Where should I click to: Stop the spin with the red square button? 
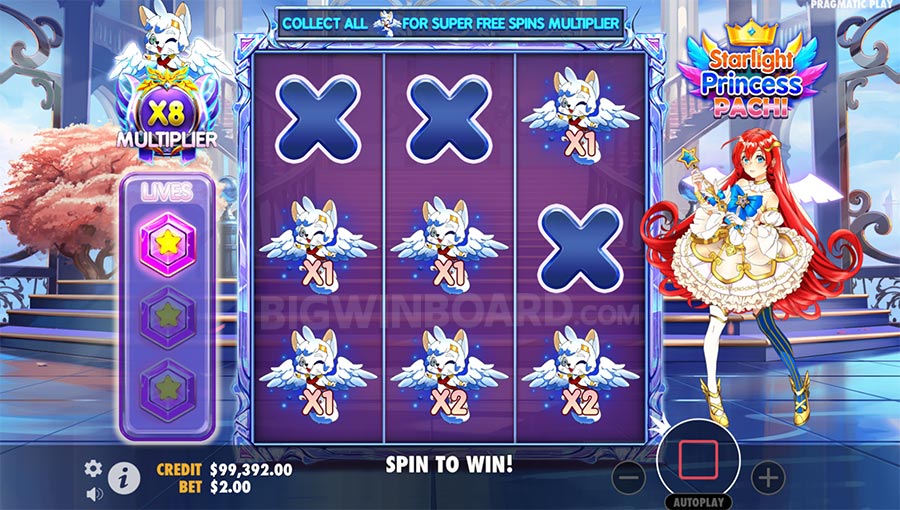click(699, 459)
